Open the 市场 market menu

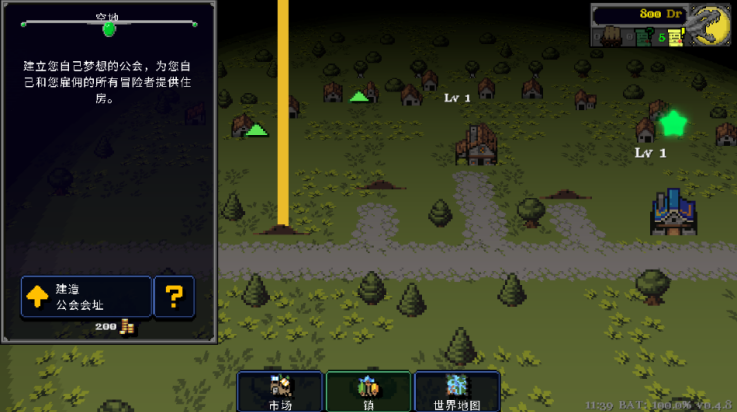[x=280, y=390]
